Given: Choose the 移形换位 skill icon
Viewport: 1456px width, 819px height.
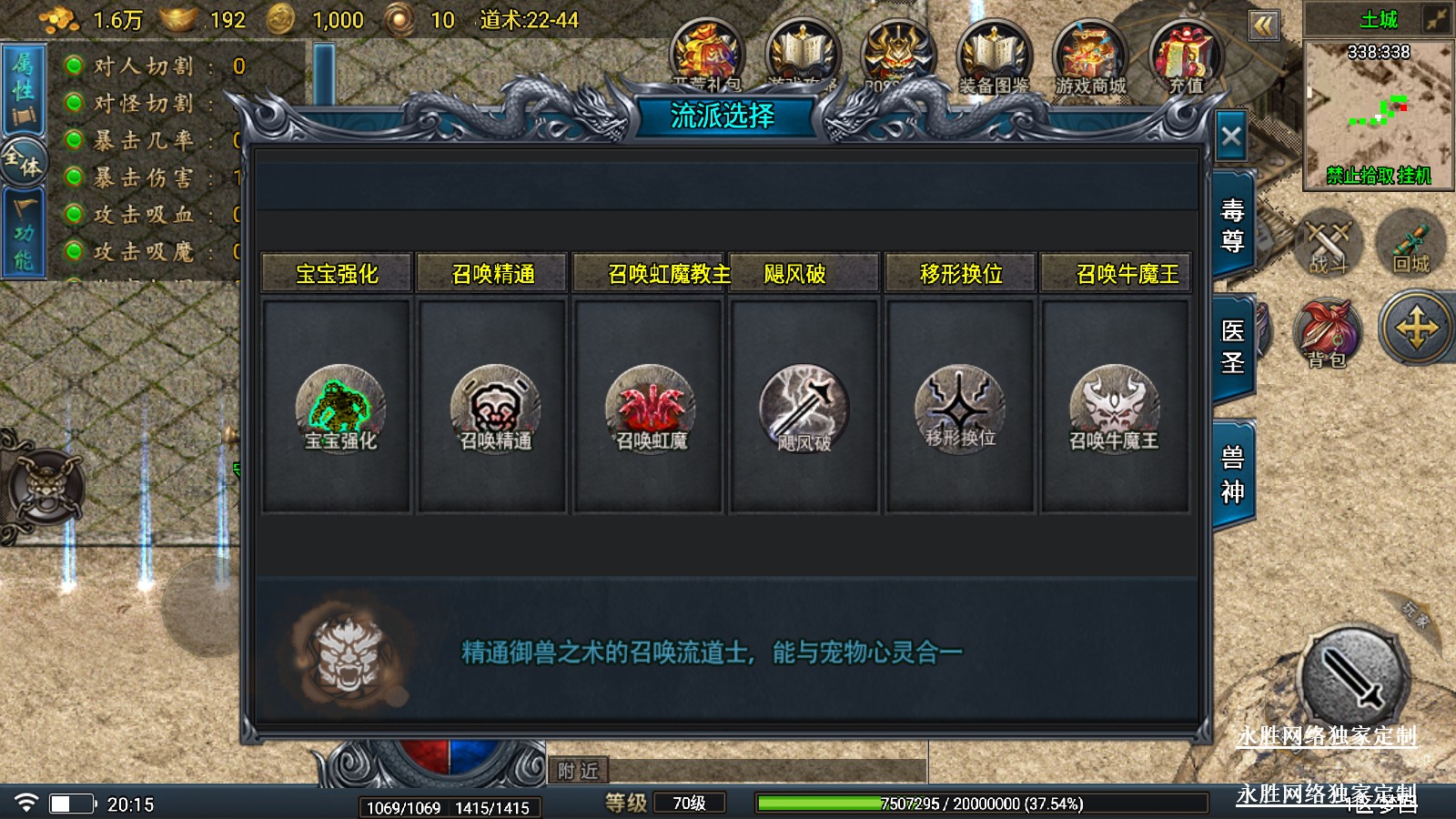Looking at the screenshot, I should coord(959,409).
